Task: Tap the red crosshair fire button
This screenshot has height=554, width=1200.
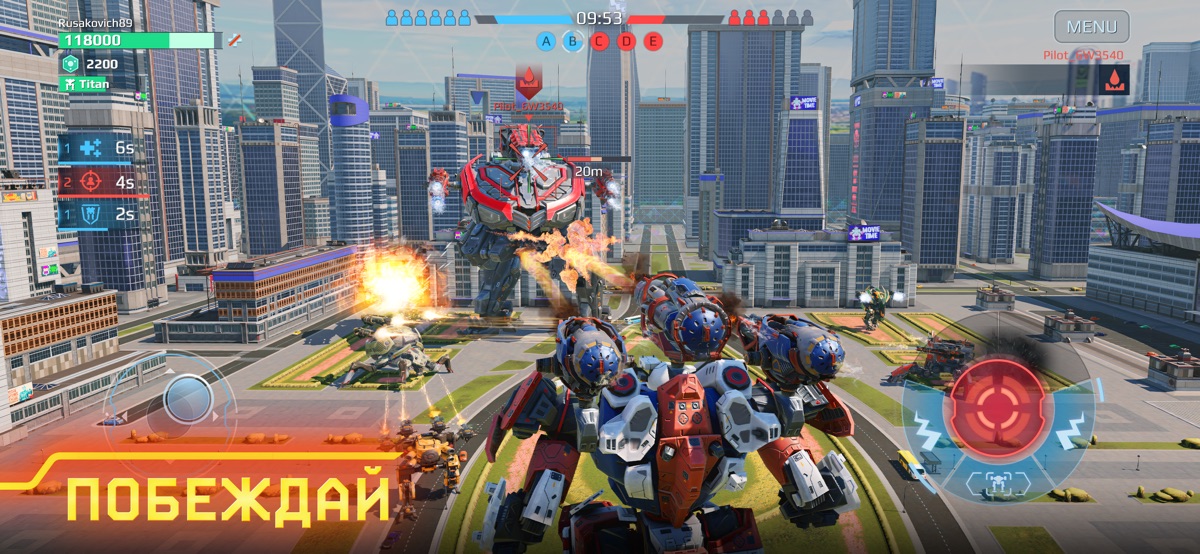Action: click(x=995, y=408)
